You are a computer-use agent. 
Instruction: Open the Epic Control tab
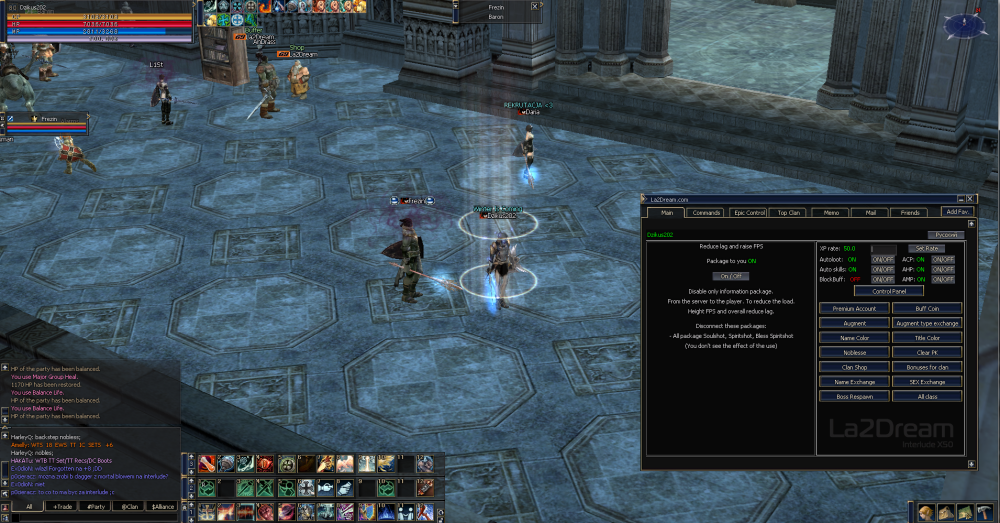pos(749,212)
